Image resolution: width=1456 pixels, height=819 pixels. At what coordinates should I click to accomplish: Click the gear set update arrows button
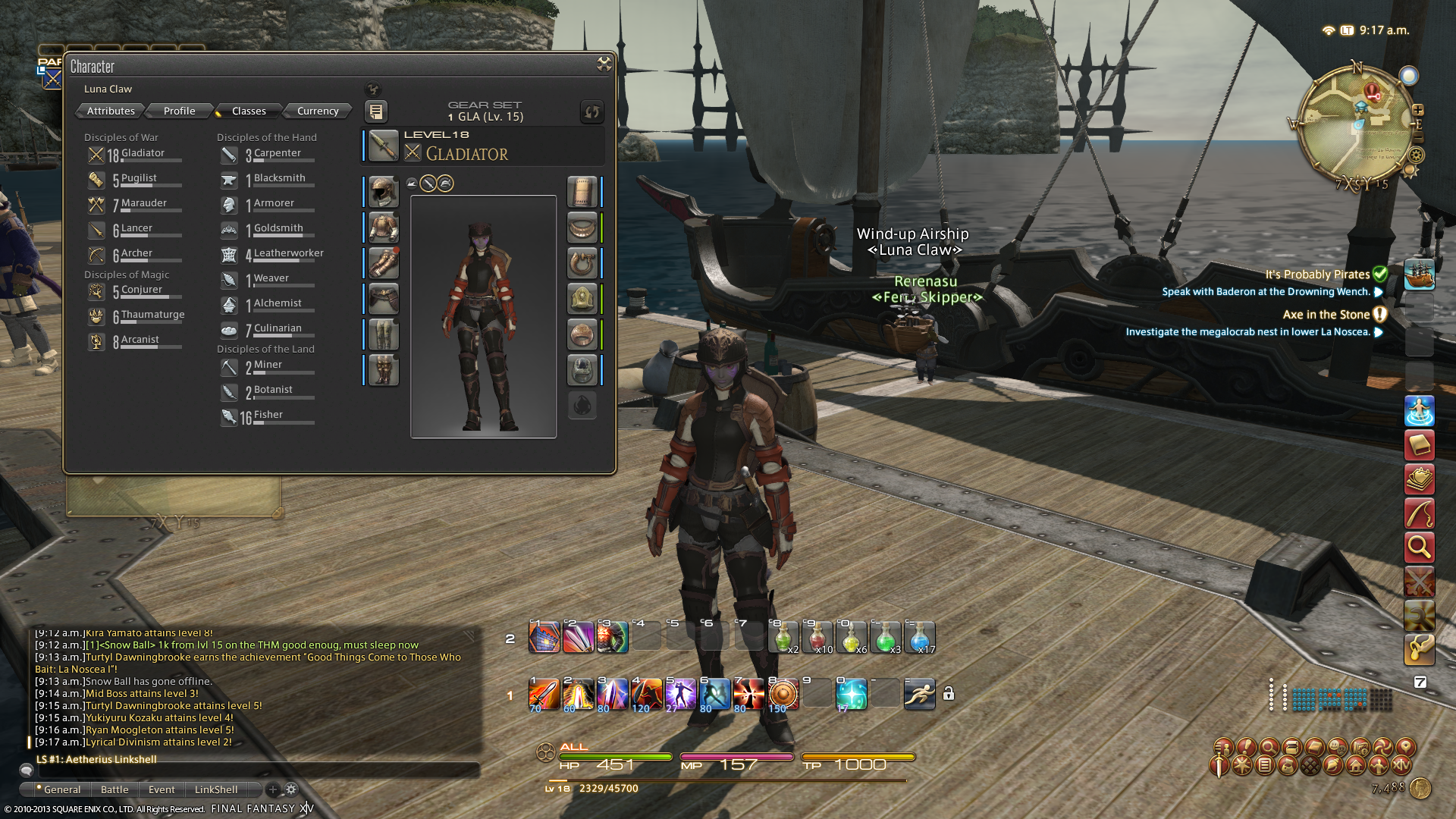click(x=591, y=111)
